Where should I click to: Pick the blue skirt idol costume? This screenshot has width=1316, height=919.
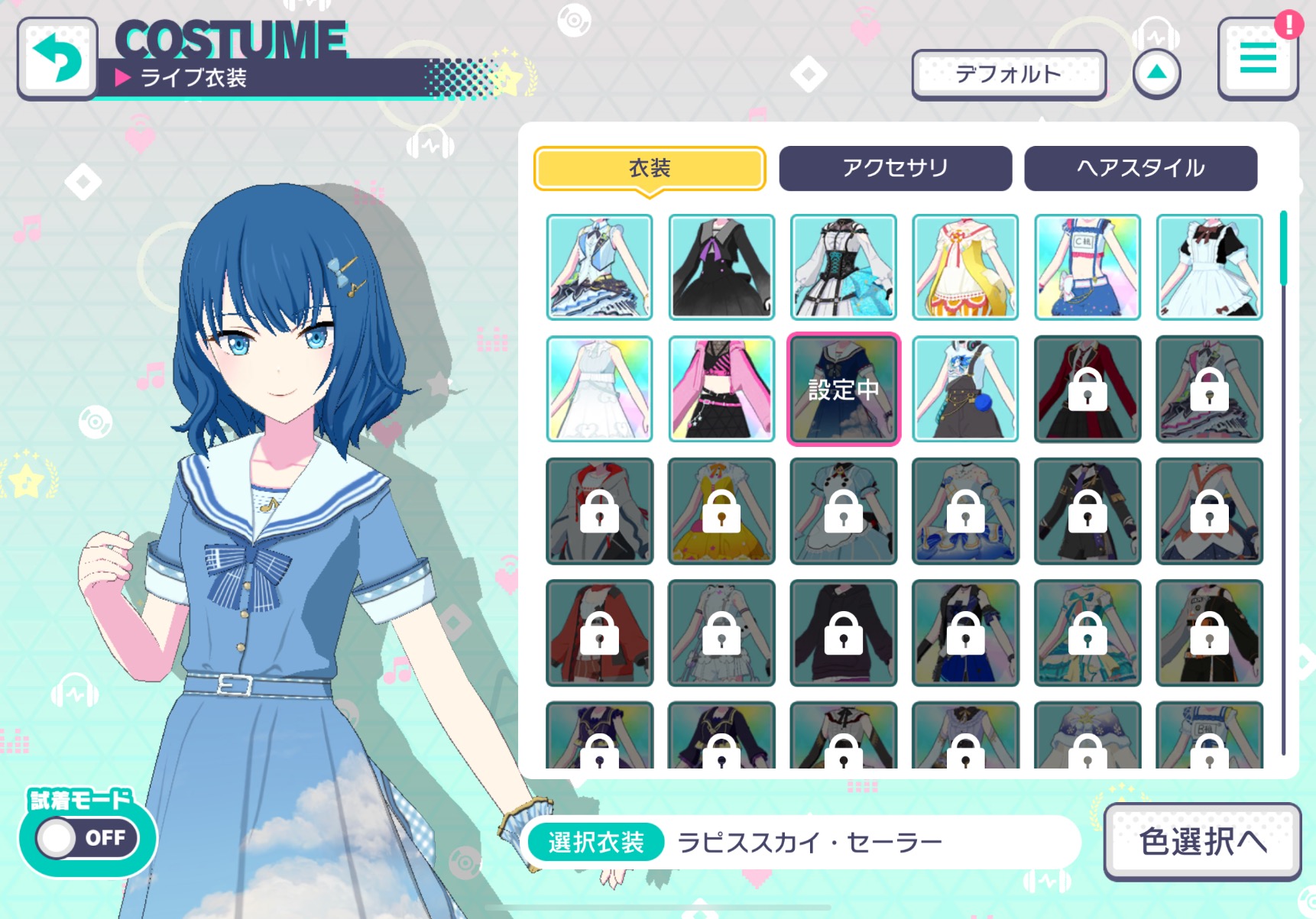1087,267
